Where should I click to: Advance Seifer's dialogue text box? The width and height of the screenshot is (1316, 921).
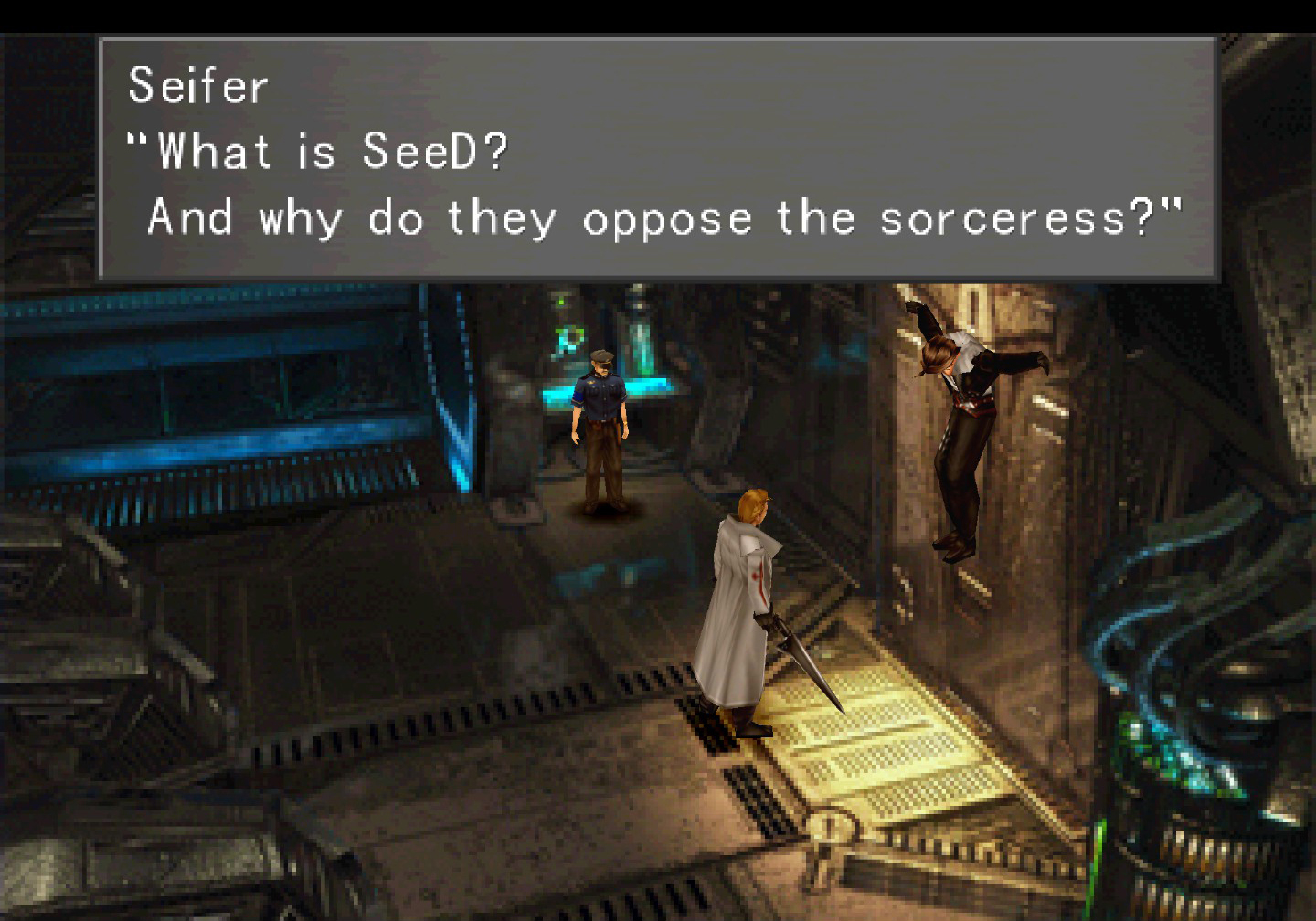[x=658, y=157]
